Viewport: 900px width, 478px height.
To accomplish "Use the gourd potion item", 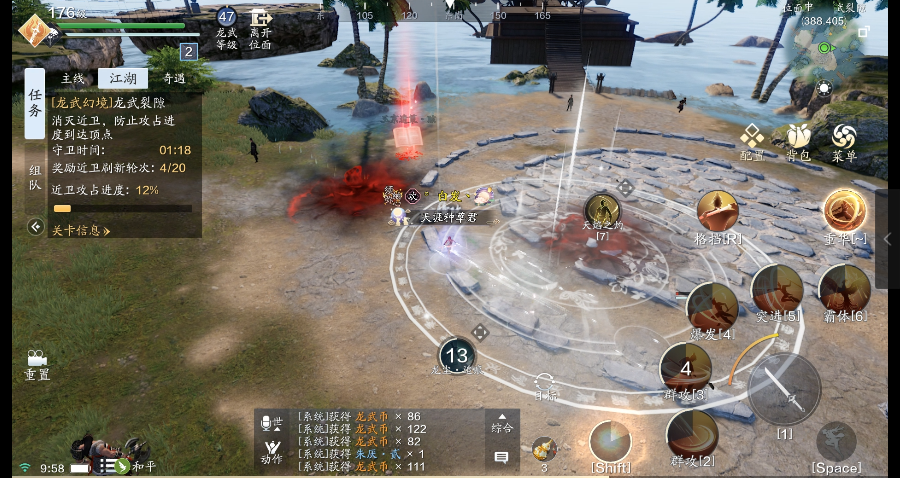I will pos(544,450).
